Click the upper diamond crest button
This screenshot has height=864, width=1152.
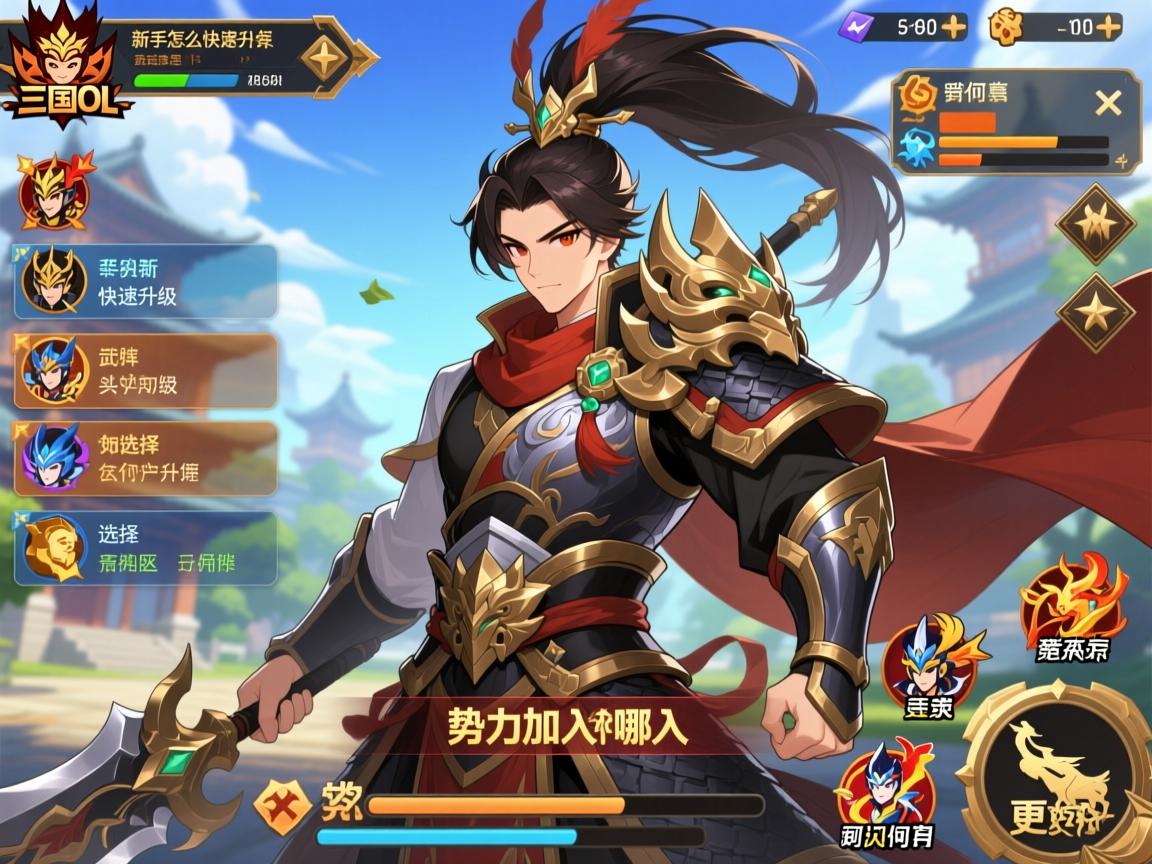(1096, 224)
